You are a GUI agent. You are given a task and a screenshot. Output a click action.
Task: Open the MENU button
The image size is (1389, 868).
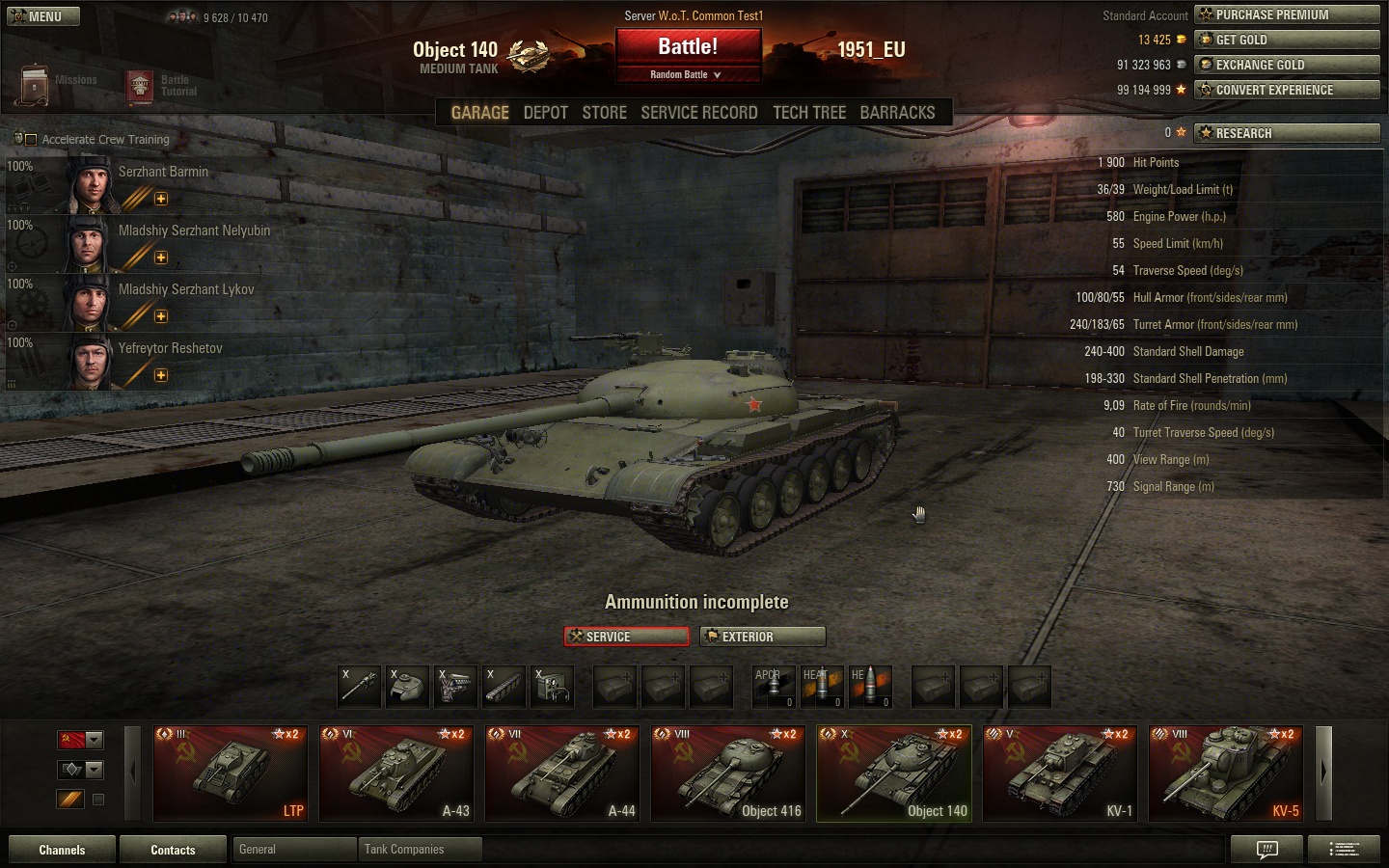(x=42, y=16)
